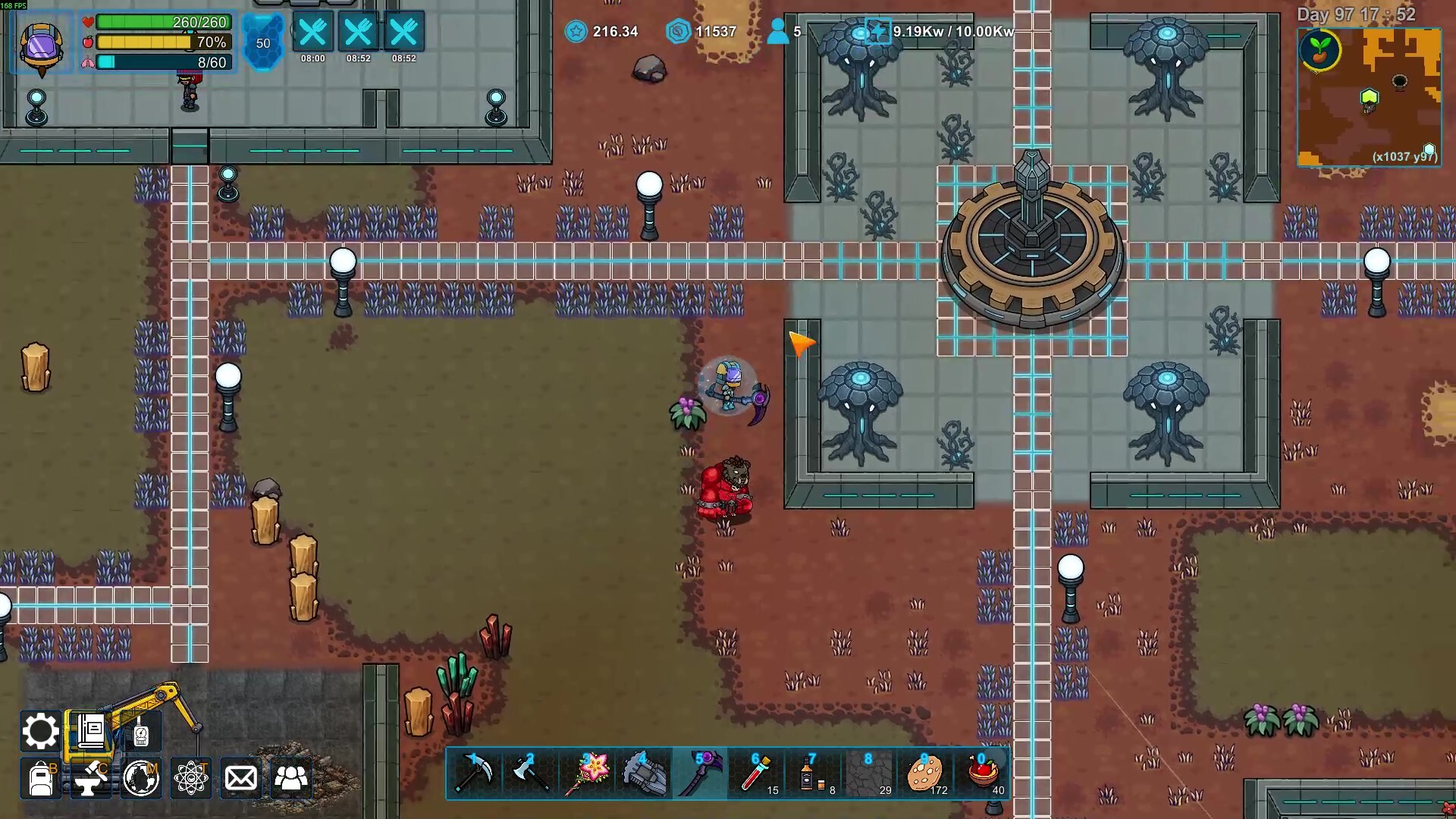Click the minimap in the corner
Viewport: 1456px width, 819px height.
pyautogui.click(x=1369, y=97)
